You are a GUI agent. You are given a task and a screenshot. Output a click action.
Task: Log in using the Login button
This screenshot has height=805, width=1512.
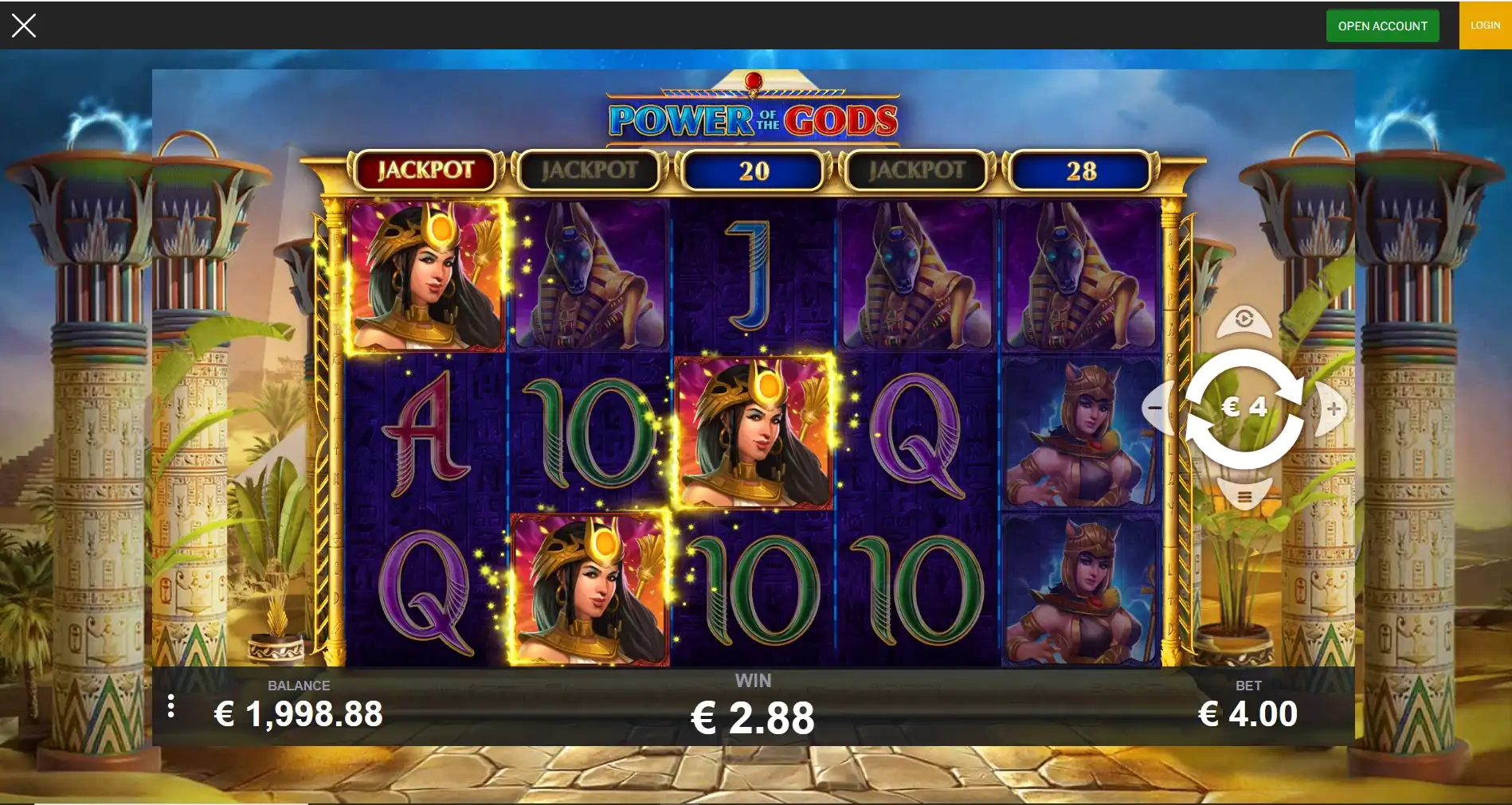pyautogui.click(x=1485, y=25)
